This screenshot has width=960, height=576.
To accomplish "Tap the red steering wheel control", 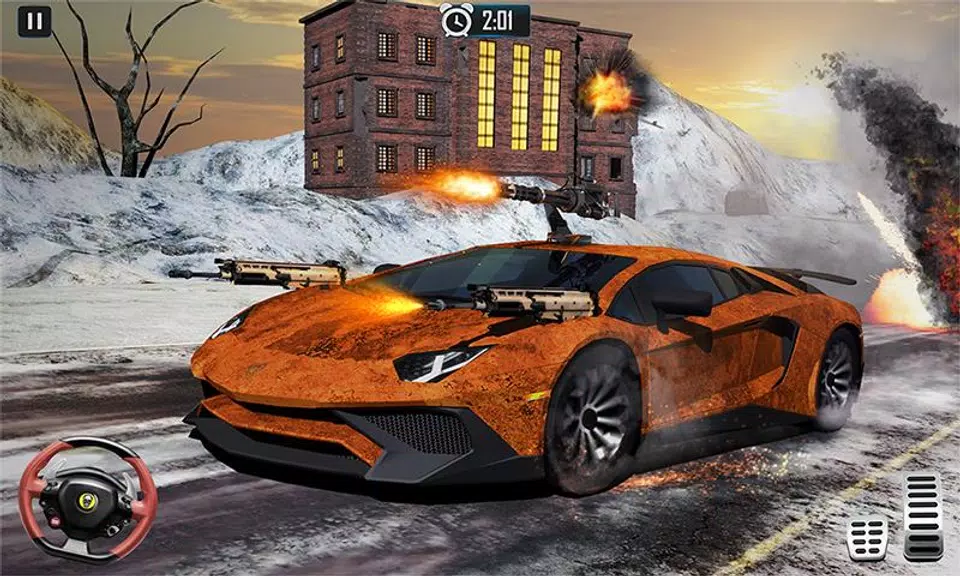I will (x=88, y=498).
